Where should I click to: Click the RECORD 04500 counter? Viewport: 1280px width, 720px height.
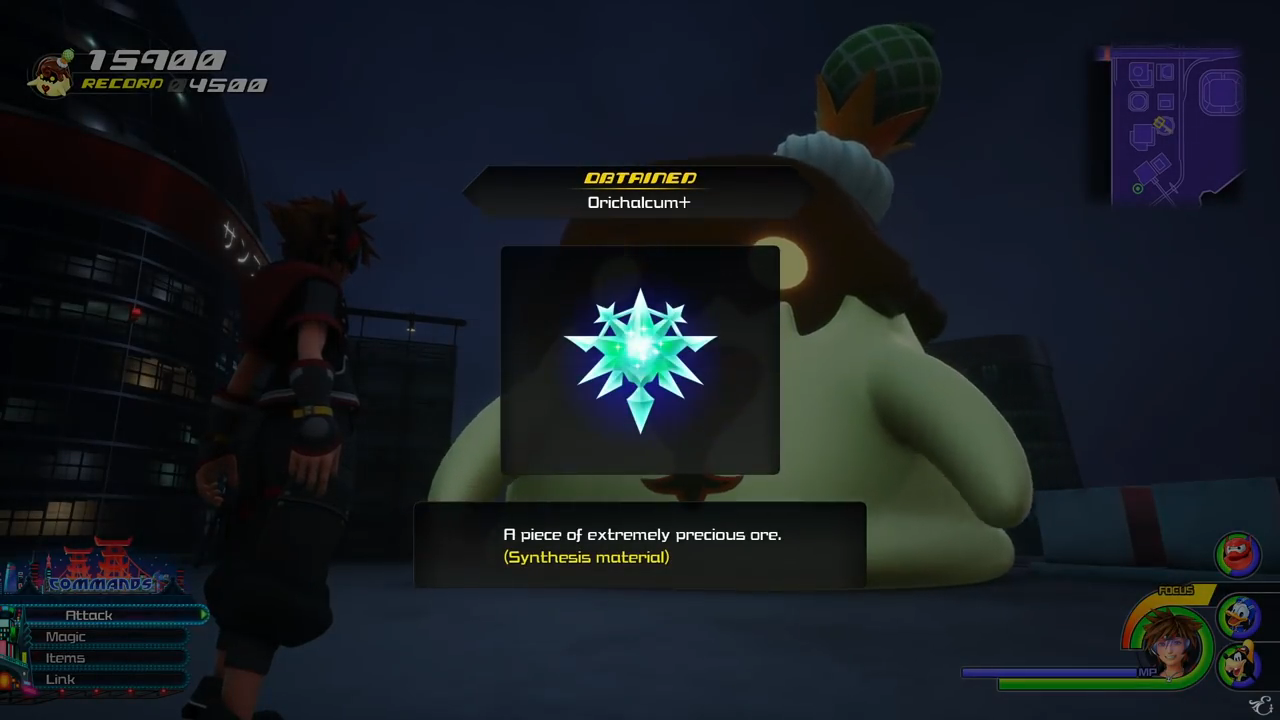[175, 84]
